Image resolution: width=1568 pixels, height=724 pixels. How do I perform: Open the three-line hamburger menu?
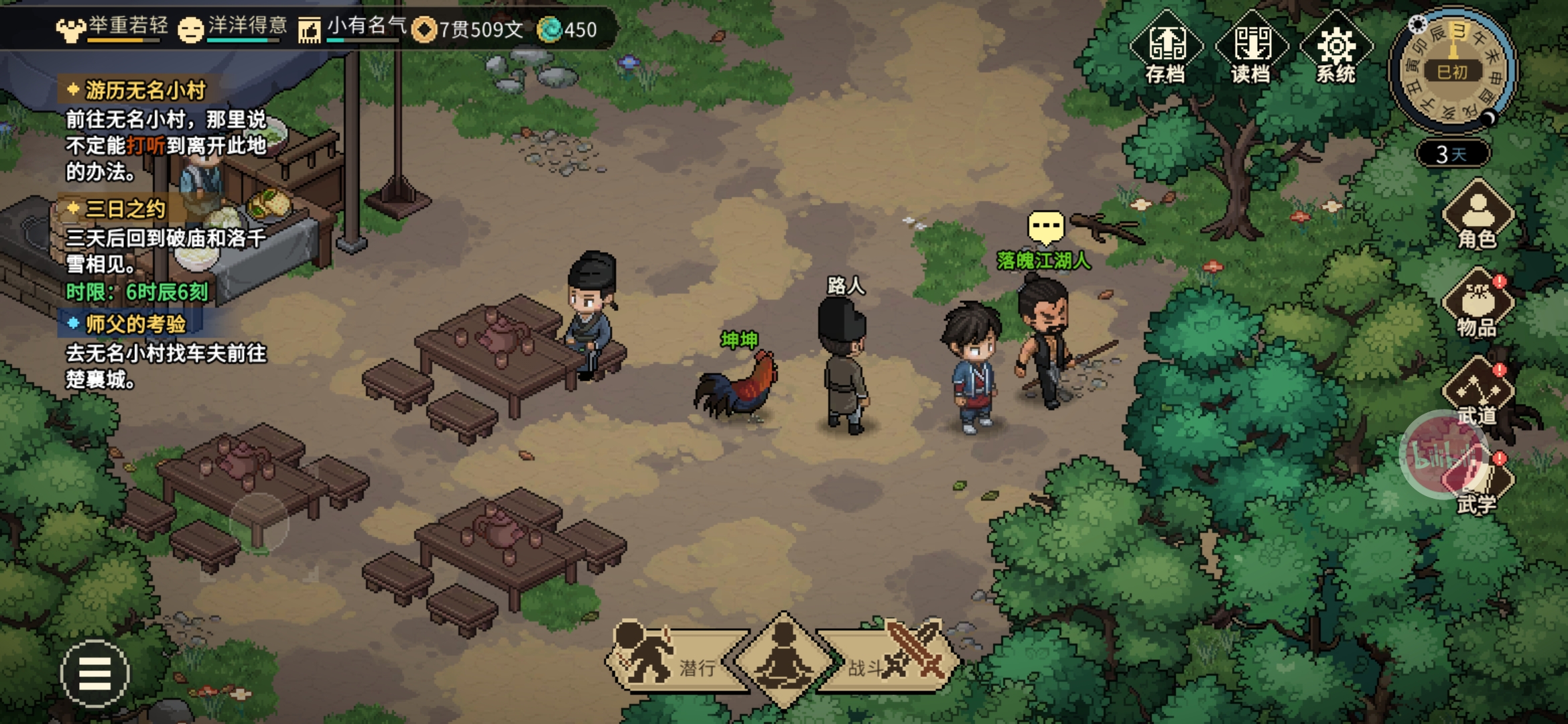[94, 674]
